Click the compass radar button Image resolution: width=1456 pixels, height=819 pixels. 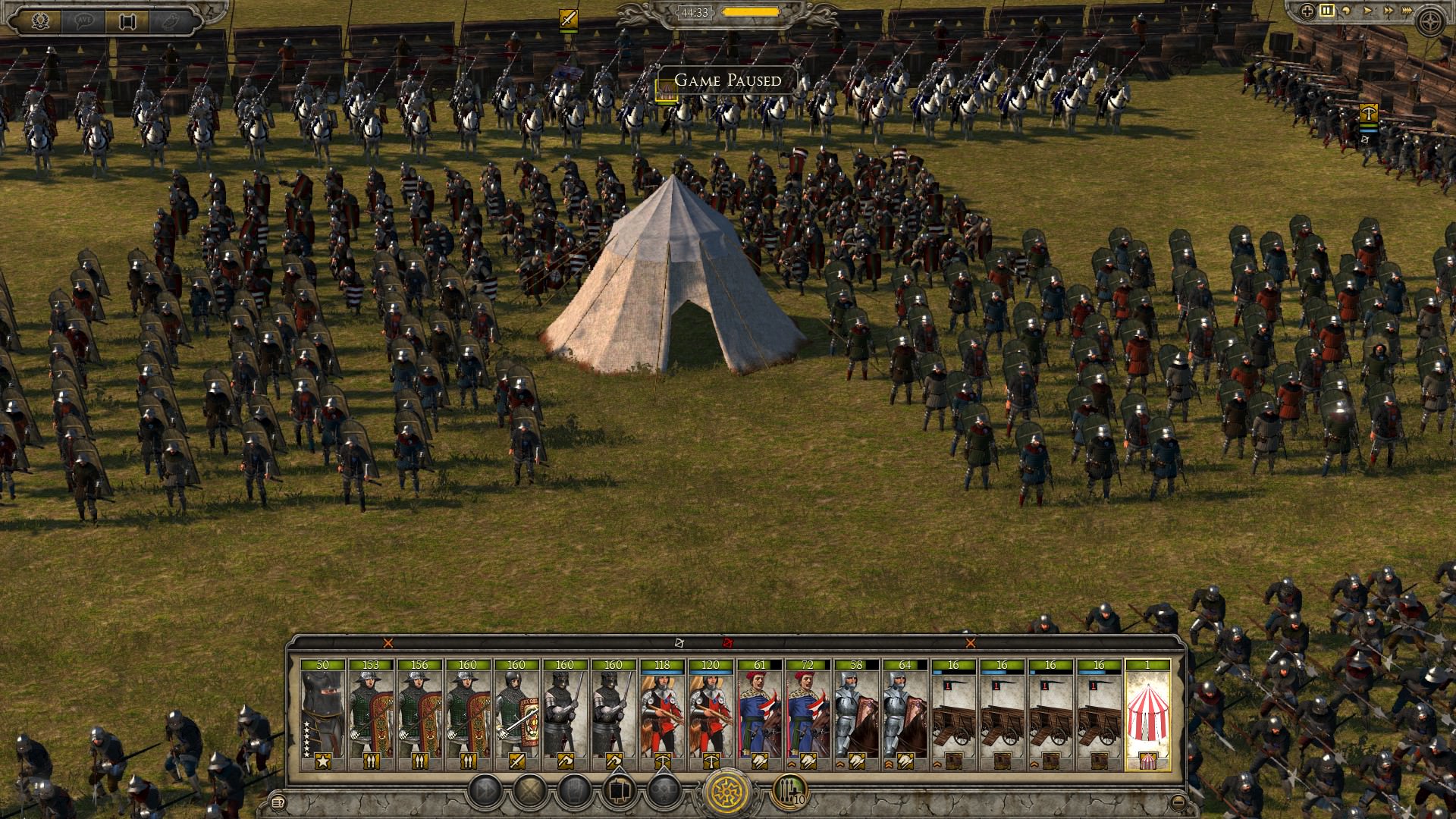point(1431,20)
